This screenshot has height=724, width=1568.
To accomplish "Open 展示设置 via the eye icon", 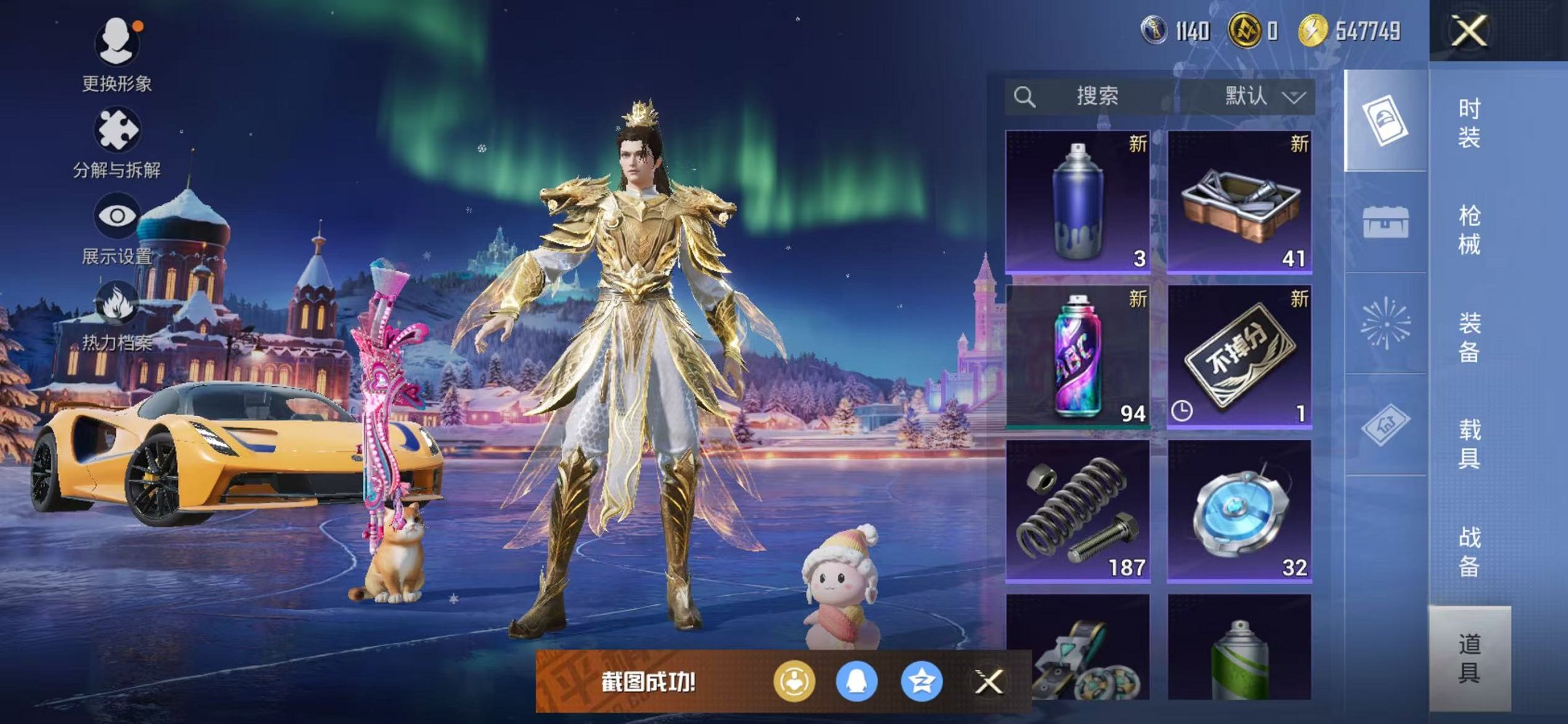I will [119, 215].
